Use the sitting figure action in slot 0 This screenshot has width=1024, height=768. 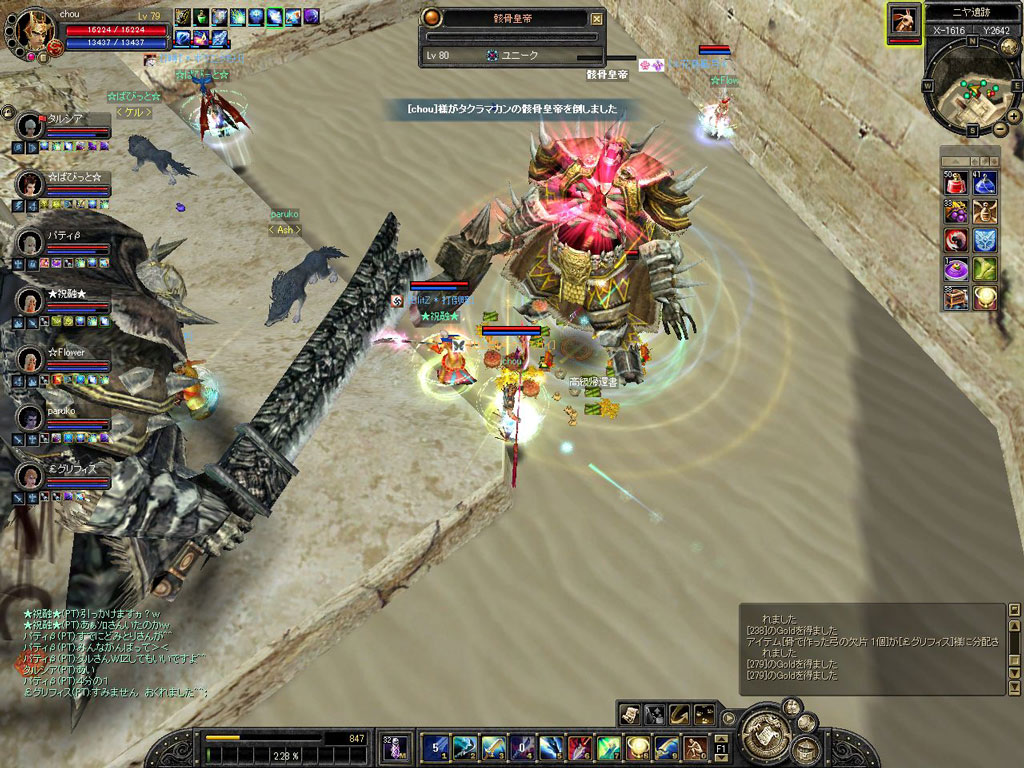(x=695, y=747)
